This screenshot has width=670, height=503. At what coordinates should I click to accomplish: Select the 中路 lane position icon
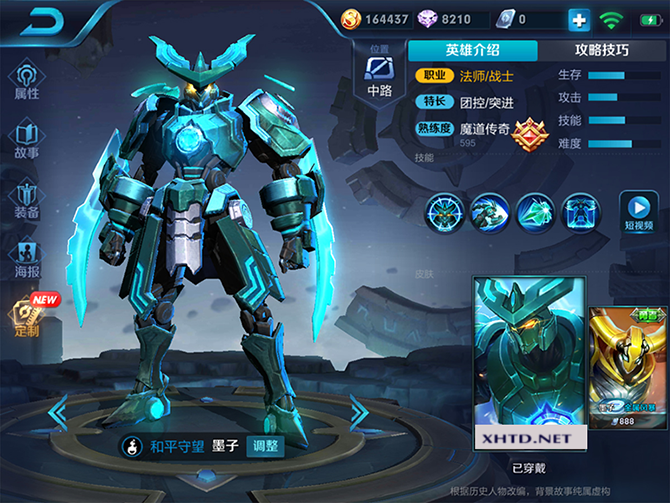[380, 75]
